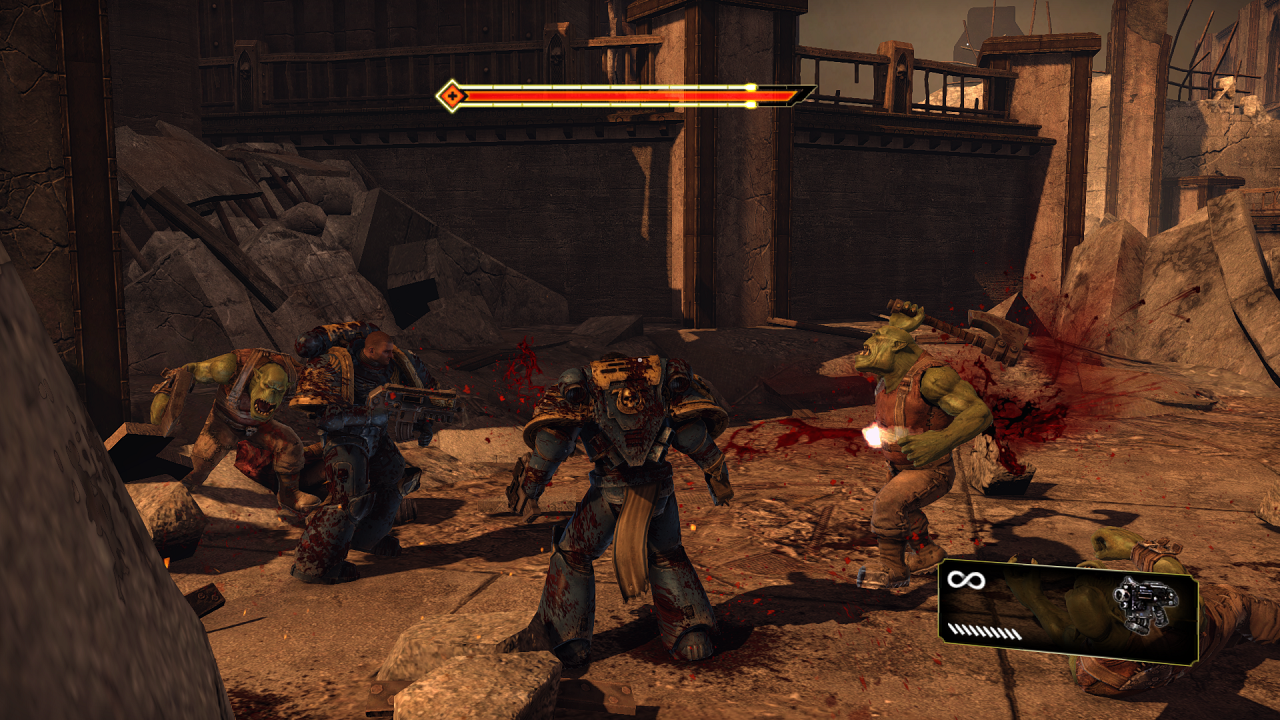1280x720 pixels.
Task: Select the bolt pistol weapon icon
Action: tap(1146, 603)
